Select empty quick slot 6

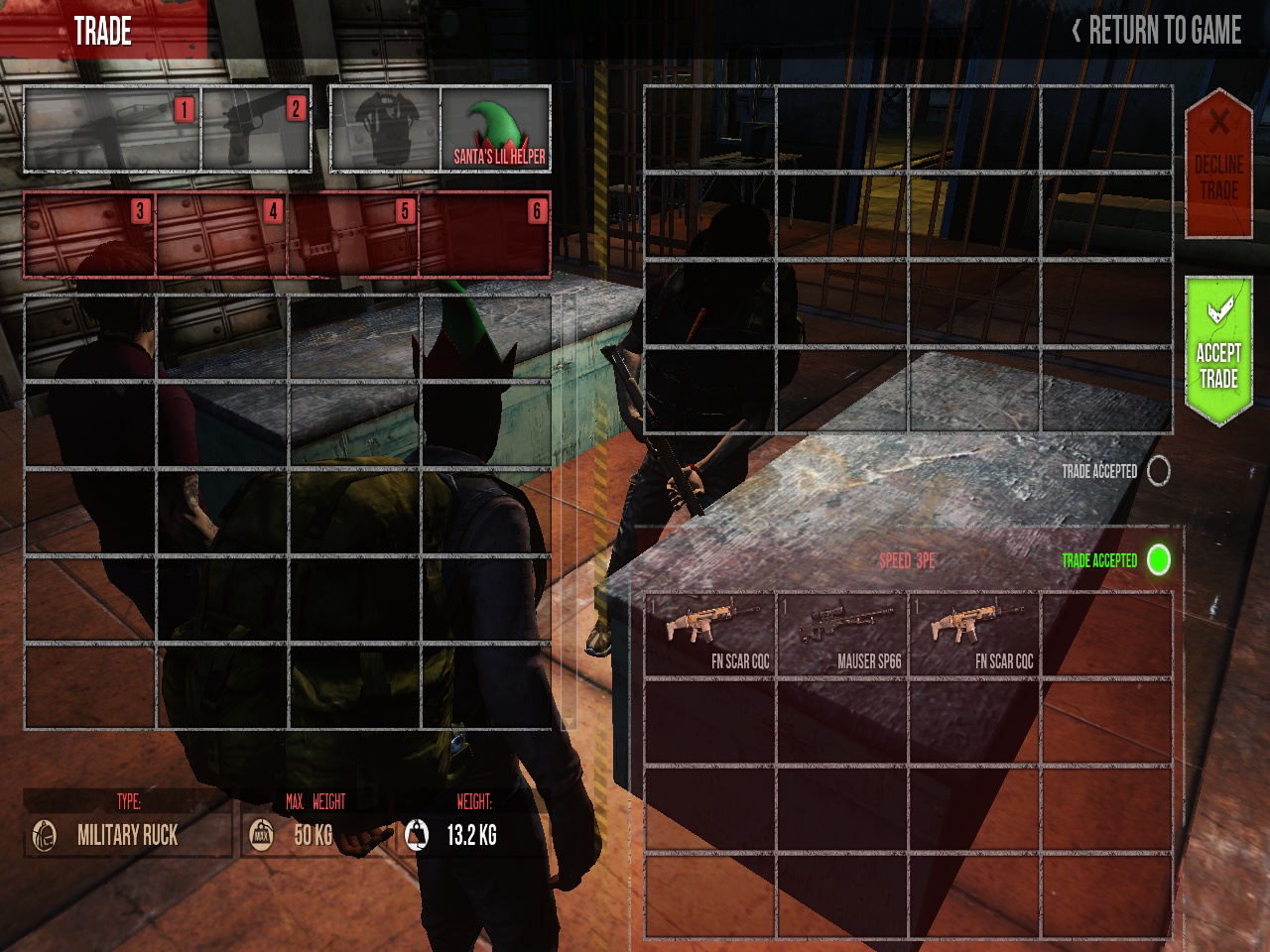coord(485,234)
